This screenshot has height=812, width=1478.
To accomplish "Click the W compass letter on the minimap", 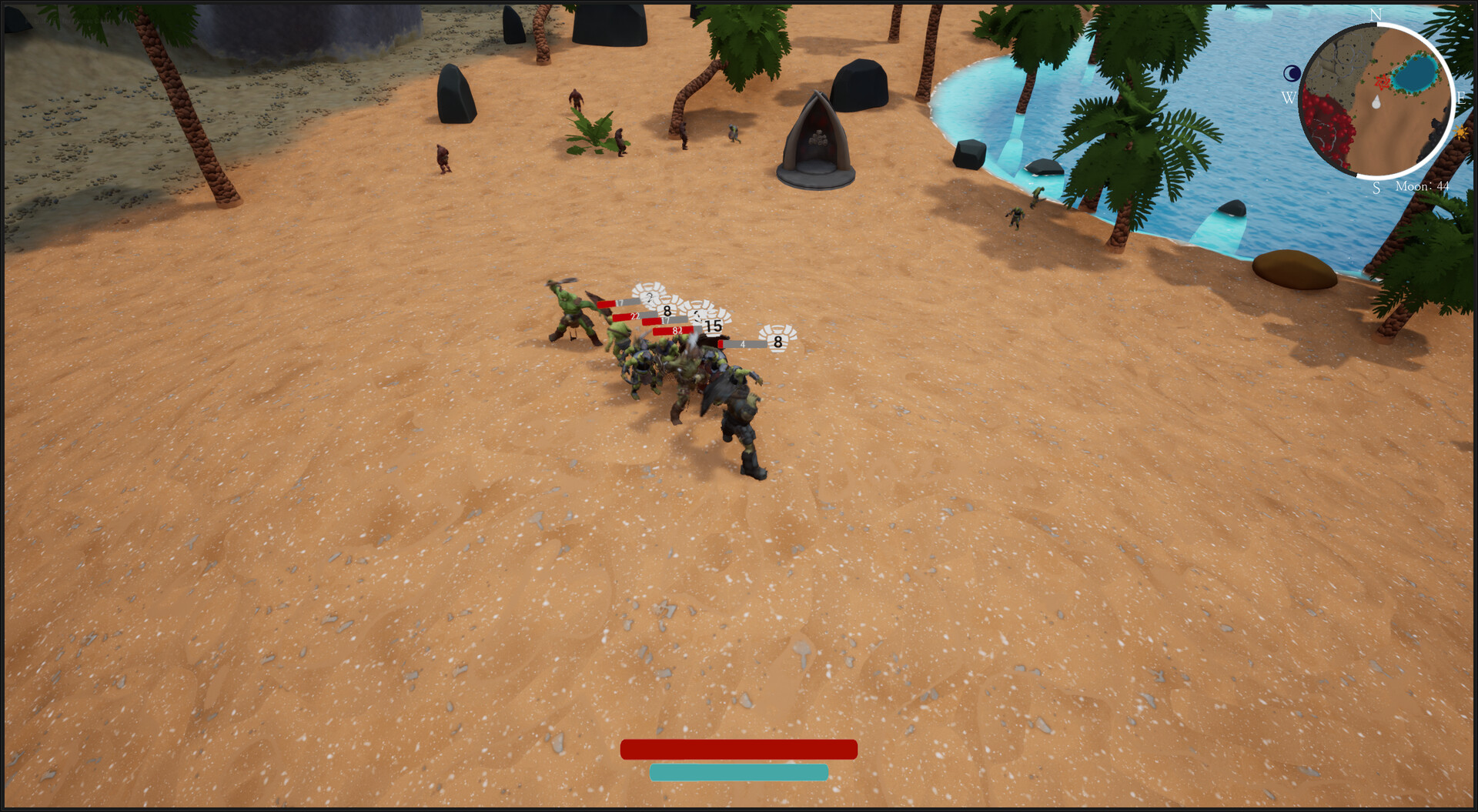I will point(1289,98).
